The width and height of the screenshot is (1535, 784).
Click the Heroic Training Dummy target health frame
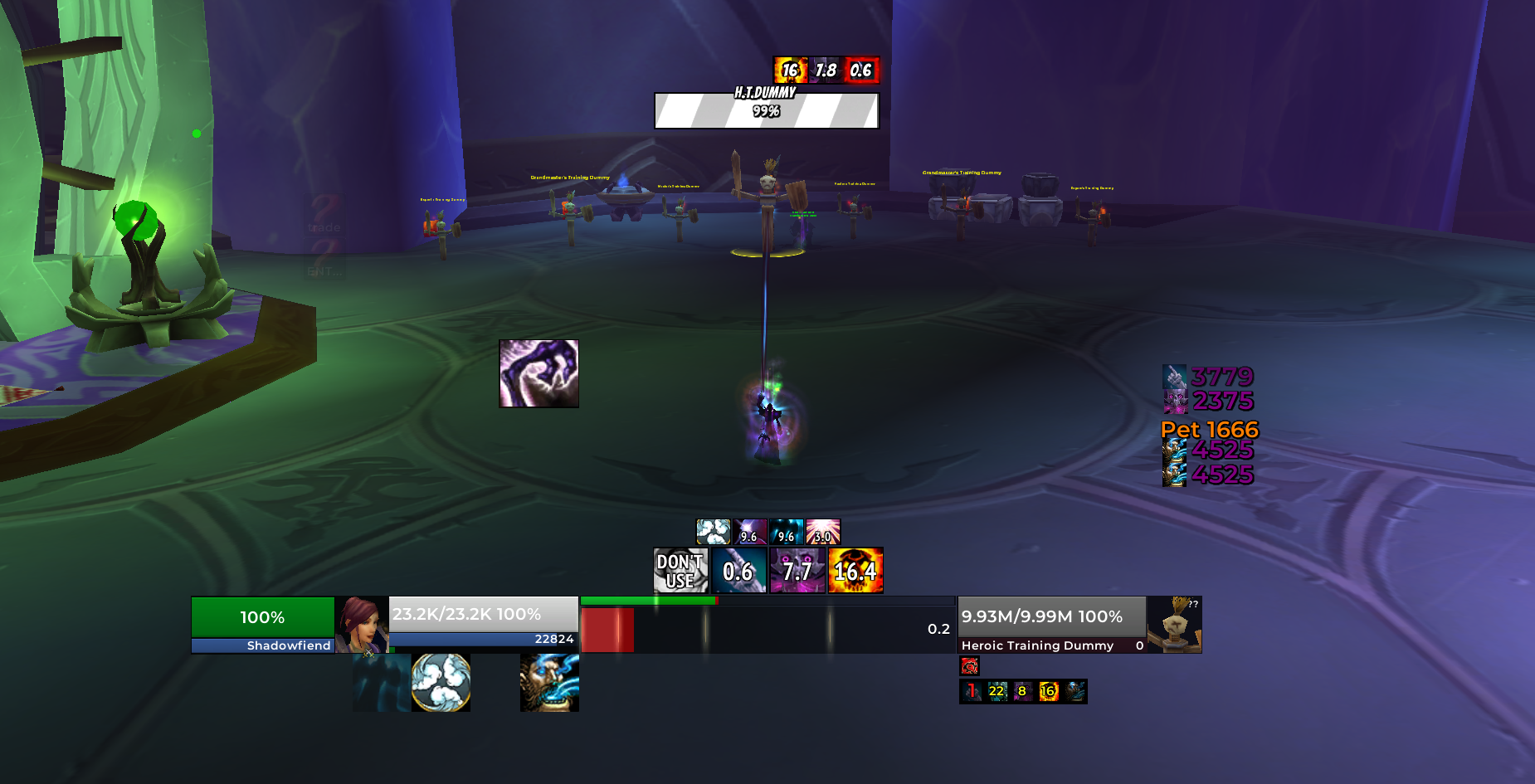pyautogui.click(x=1052, y=625)
